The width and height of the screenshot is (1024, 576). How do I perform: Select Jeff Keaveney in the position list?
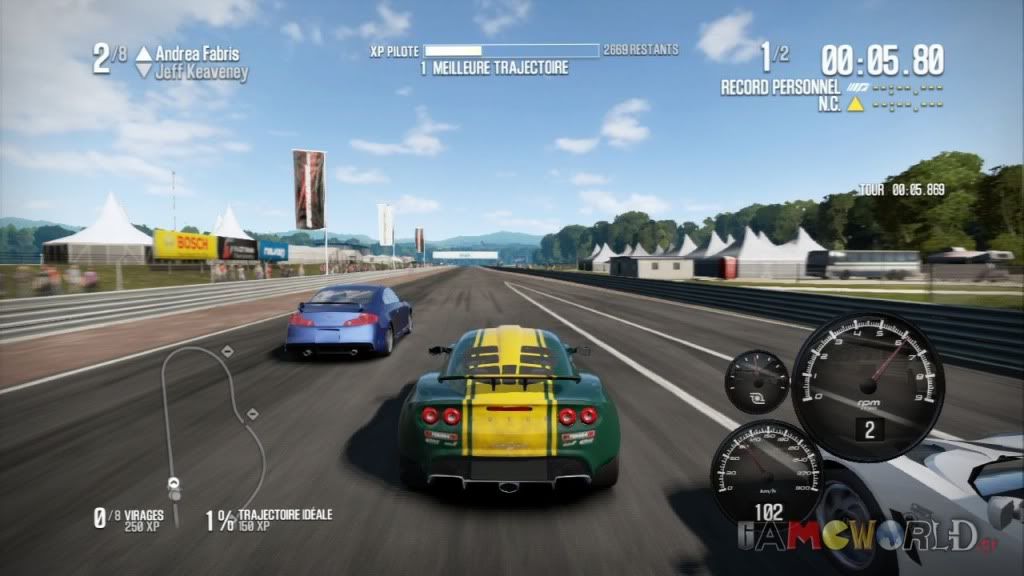(201, 72)
